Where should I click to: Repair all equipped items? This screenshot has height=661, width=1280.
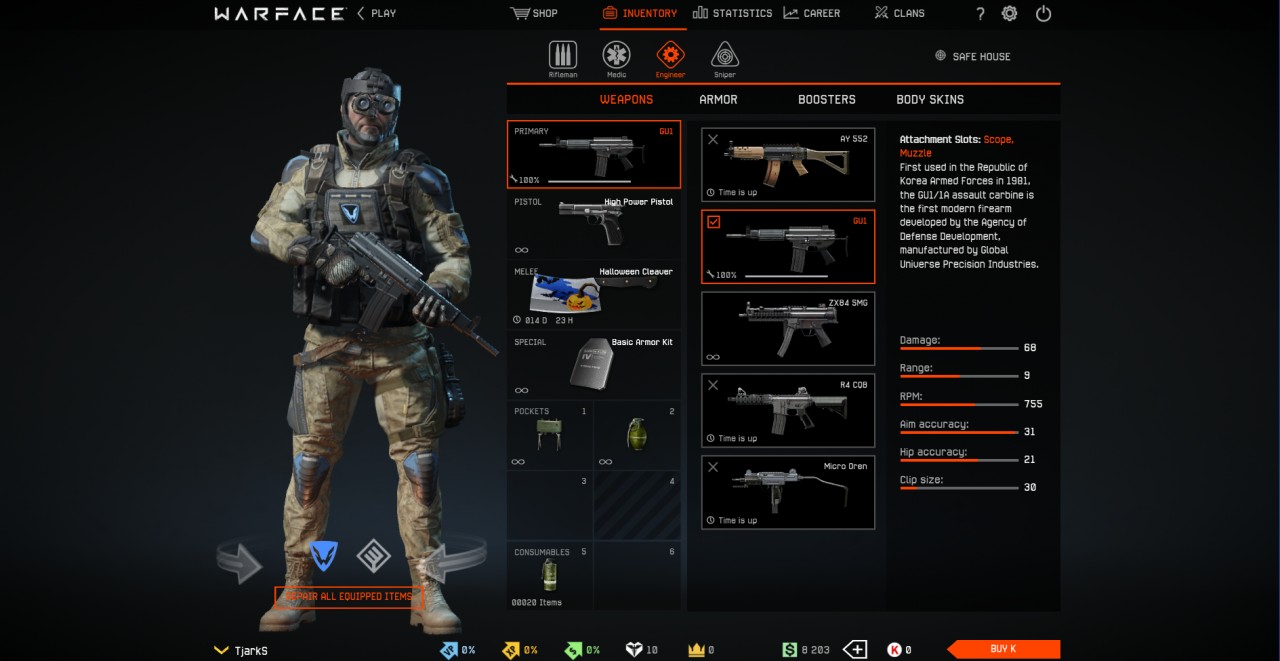[349, 597]
